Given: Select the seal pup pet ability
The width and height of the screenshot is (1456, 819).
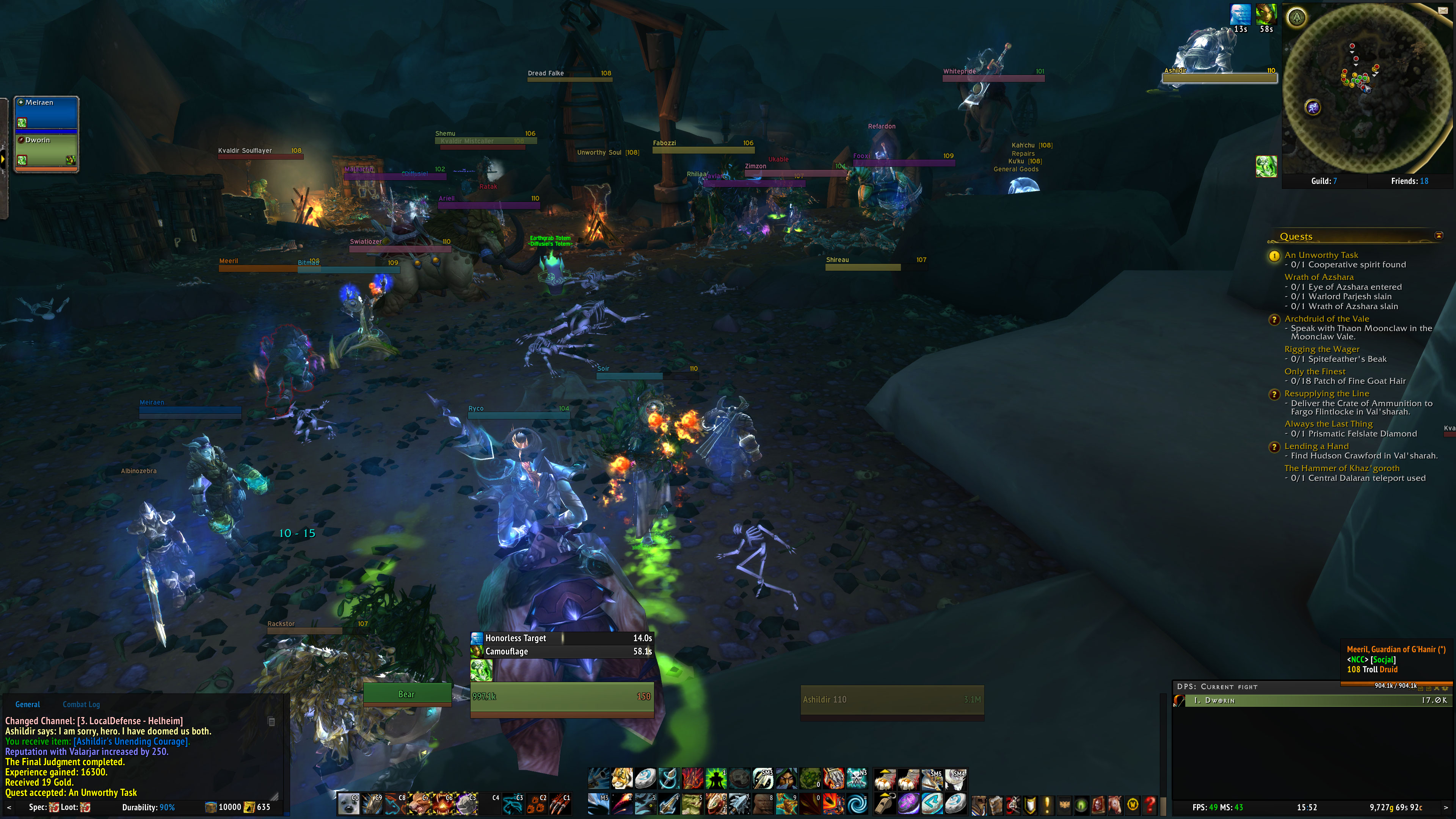Looking at the screenshot, I should click(x=348, y=803).
